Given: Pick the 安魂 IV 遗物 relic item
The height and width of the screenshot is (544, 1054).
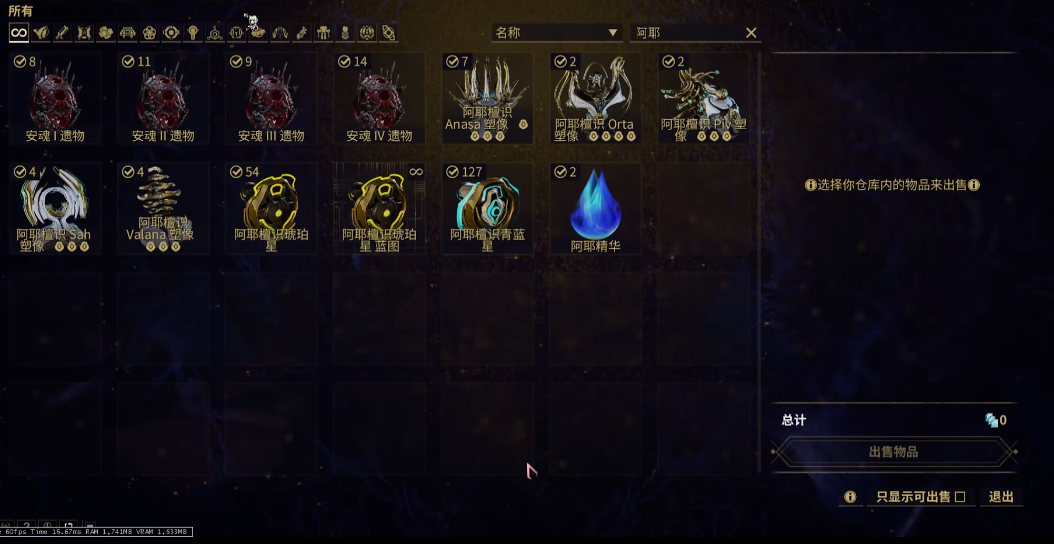Looking at the screenshot, I should tap(379, 99).
